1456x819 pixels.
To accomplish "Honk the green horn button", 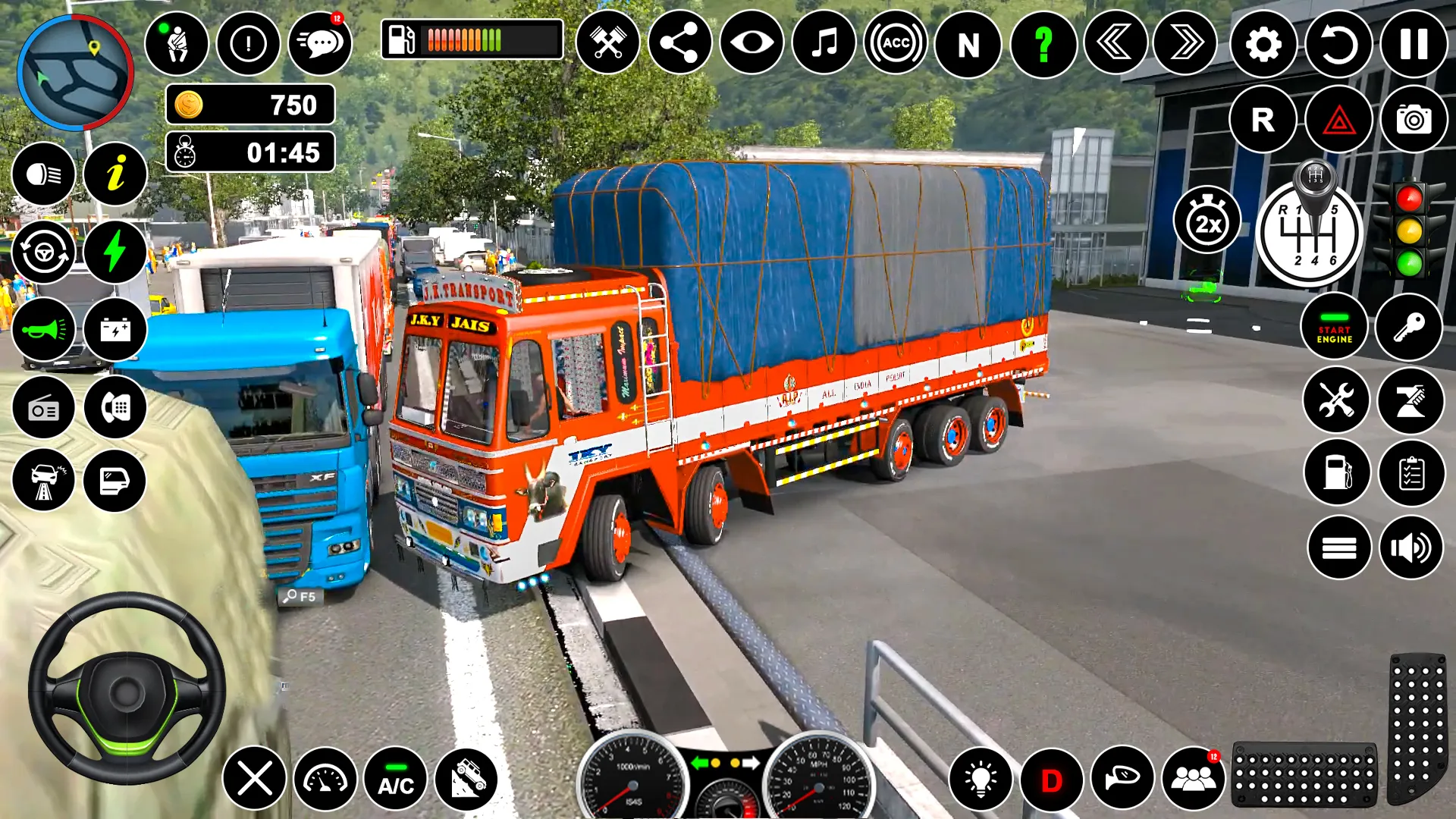I will pos(43,330).
